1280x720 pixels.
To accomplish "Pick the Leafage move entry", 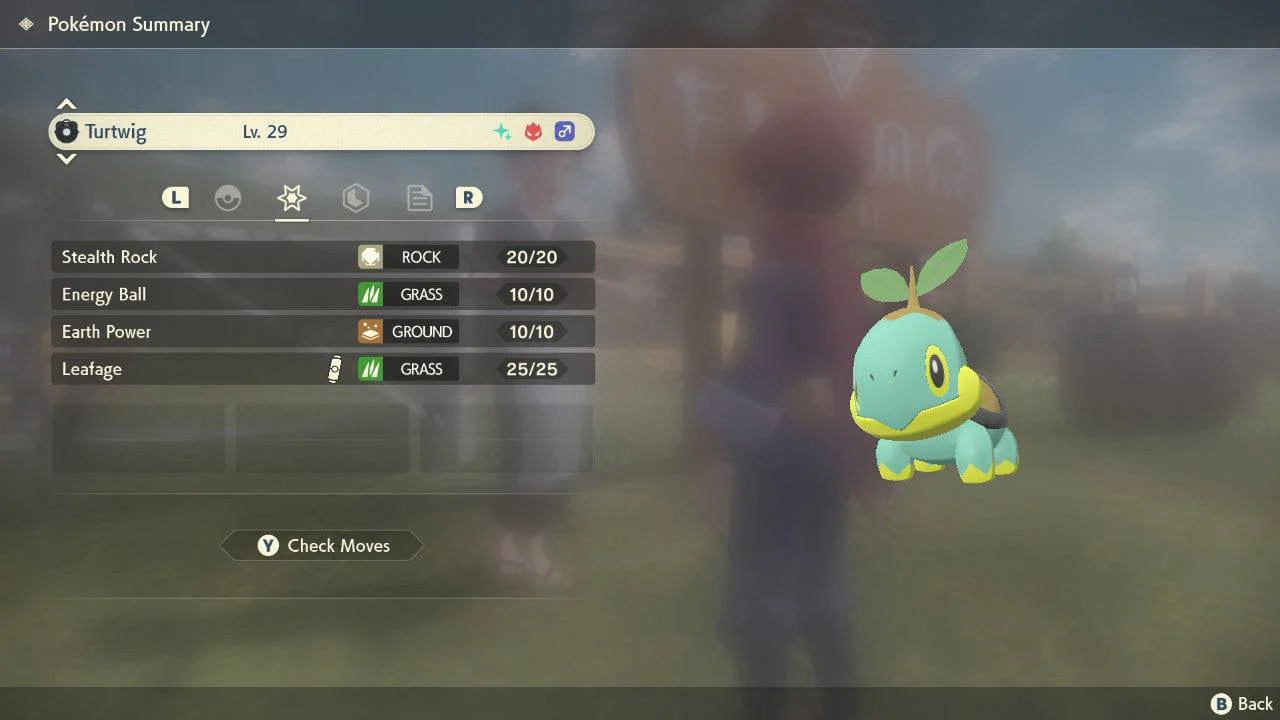I will (x=322, y=369).
